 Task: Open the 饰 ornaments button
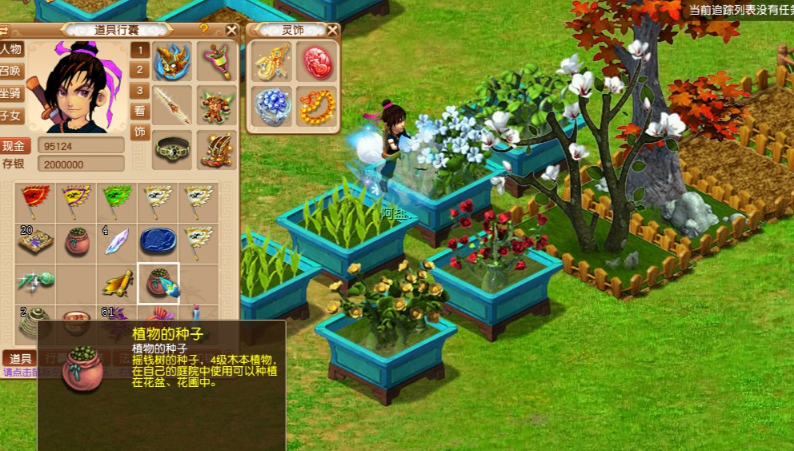pyautogui.click(x=140, y=132)
